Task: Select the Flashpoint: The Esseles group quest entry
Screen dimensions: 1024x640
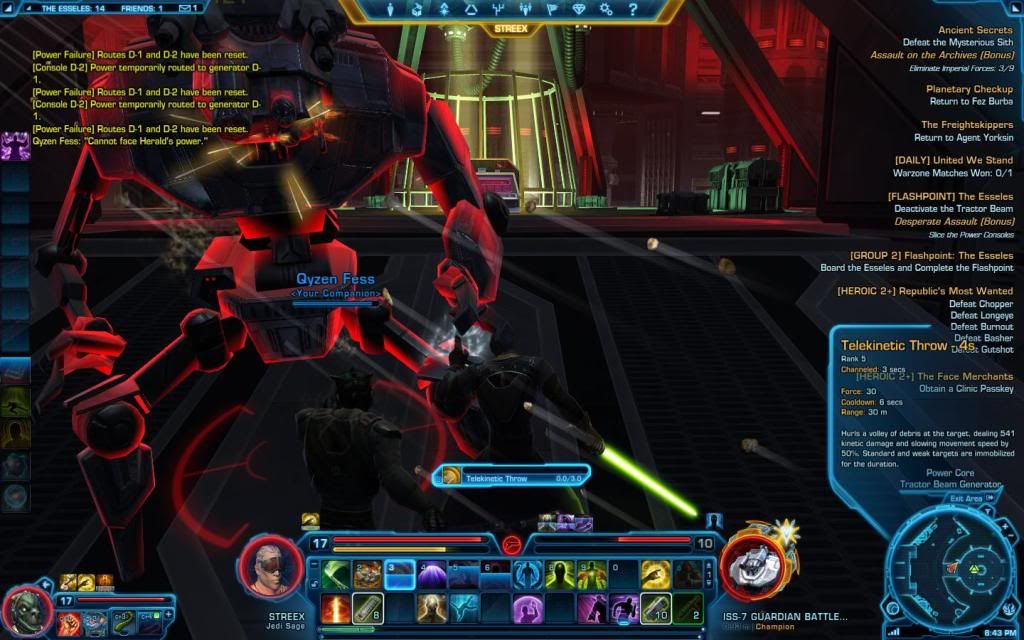Action: click(930, 255)
